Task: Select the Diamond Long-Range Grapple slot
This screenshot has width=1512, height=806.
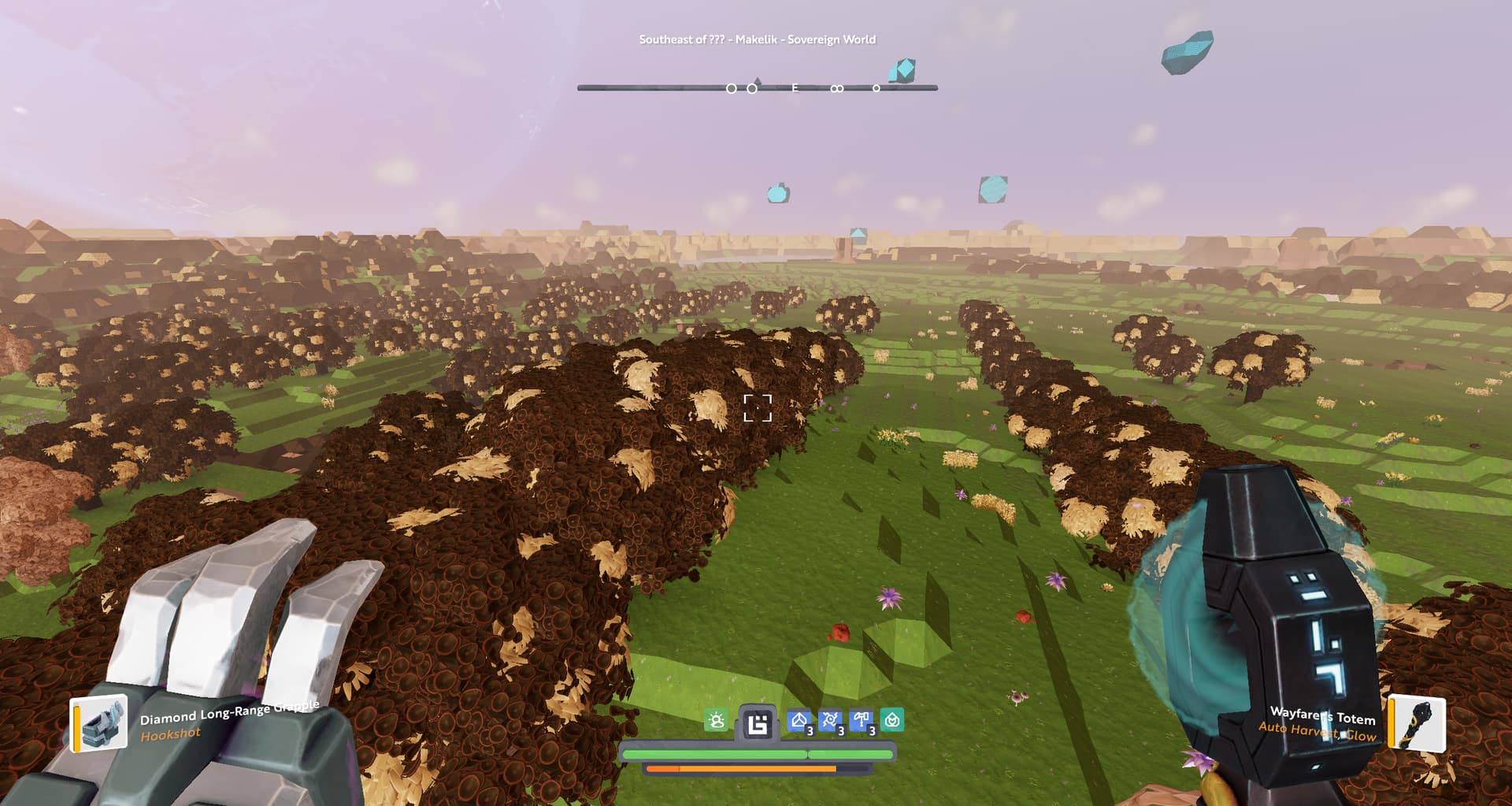Action: pos(101,722)
